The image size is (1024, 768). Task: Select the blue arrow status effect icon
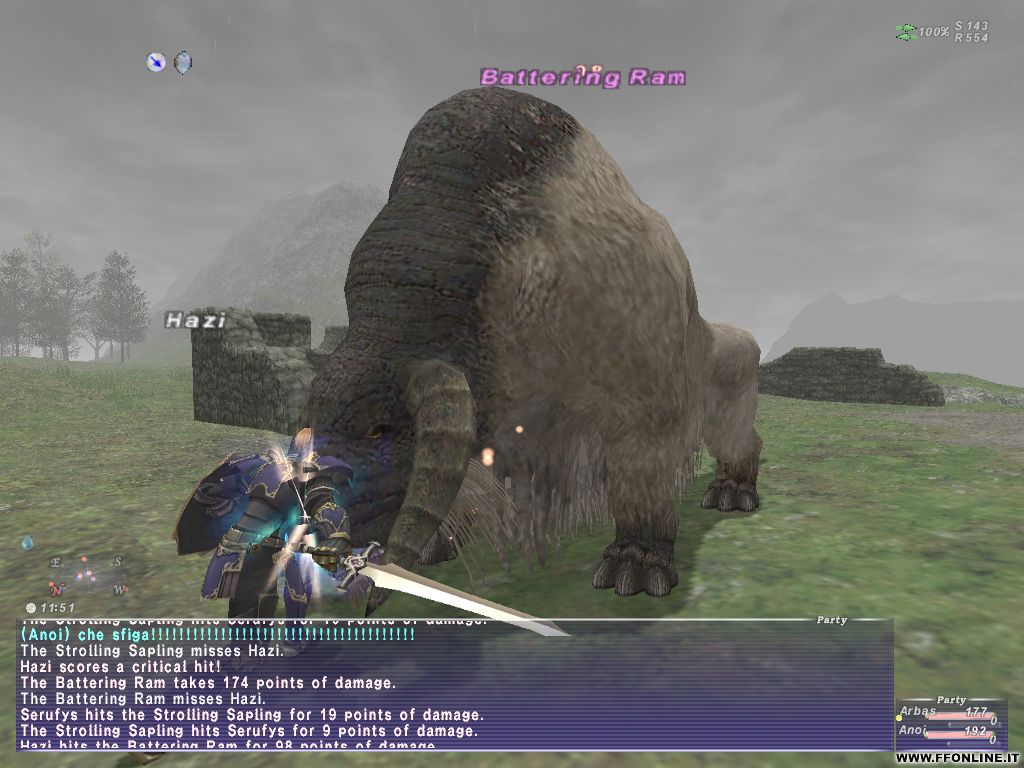pos(156,62)
